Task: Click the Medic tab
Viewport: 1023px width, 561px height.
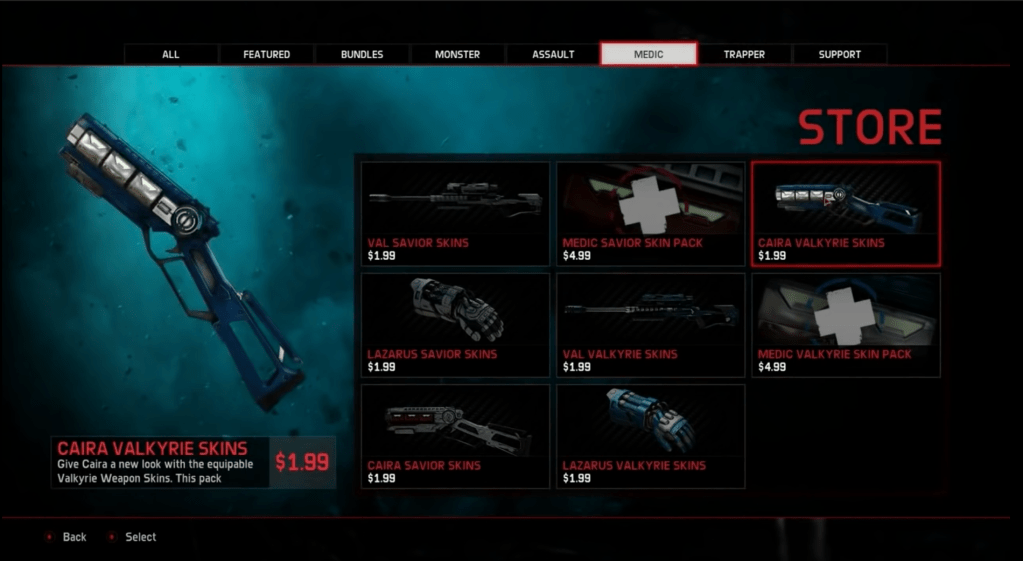Action: [x=648, y=54]
